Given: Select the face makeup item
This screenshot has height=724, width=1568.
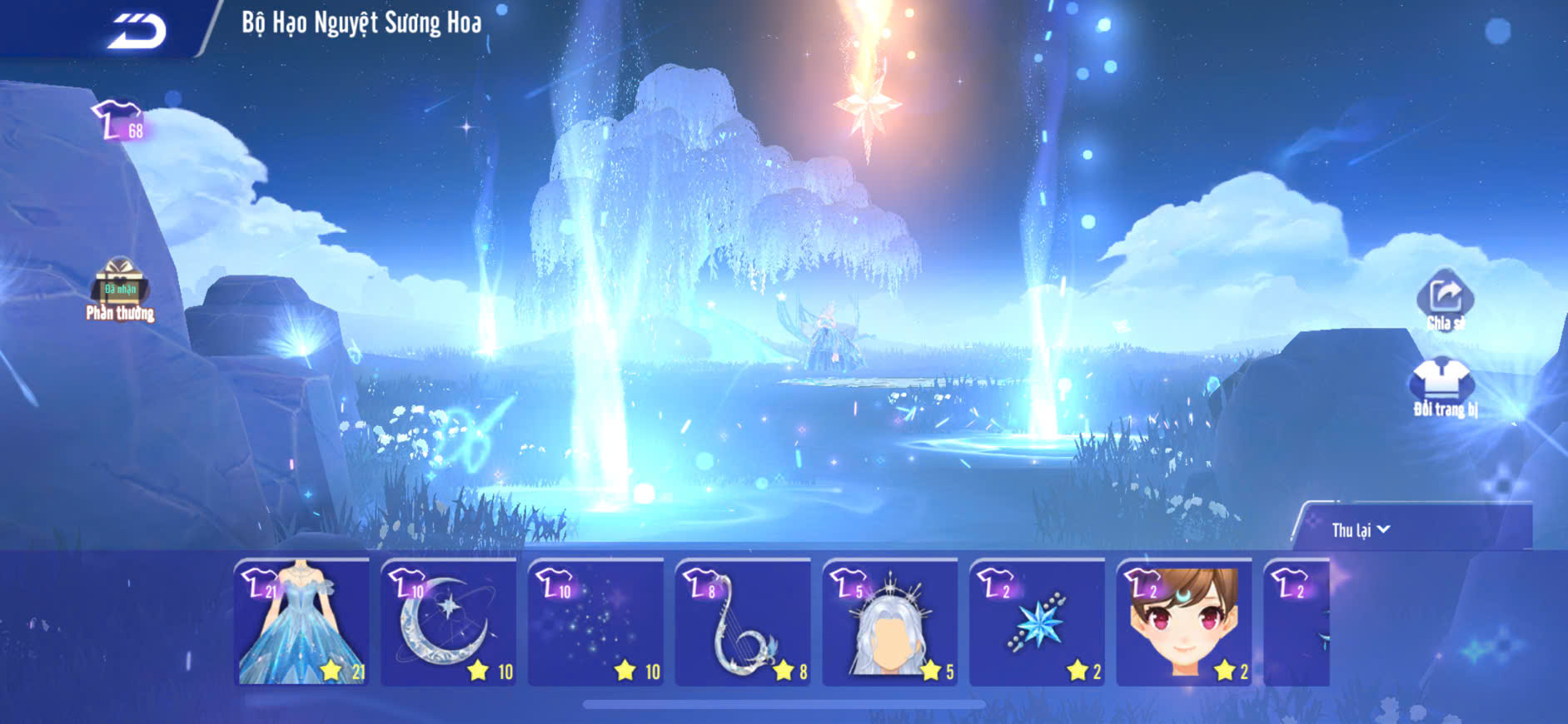Looking at the screenshot, I should [1184, 622].
